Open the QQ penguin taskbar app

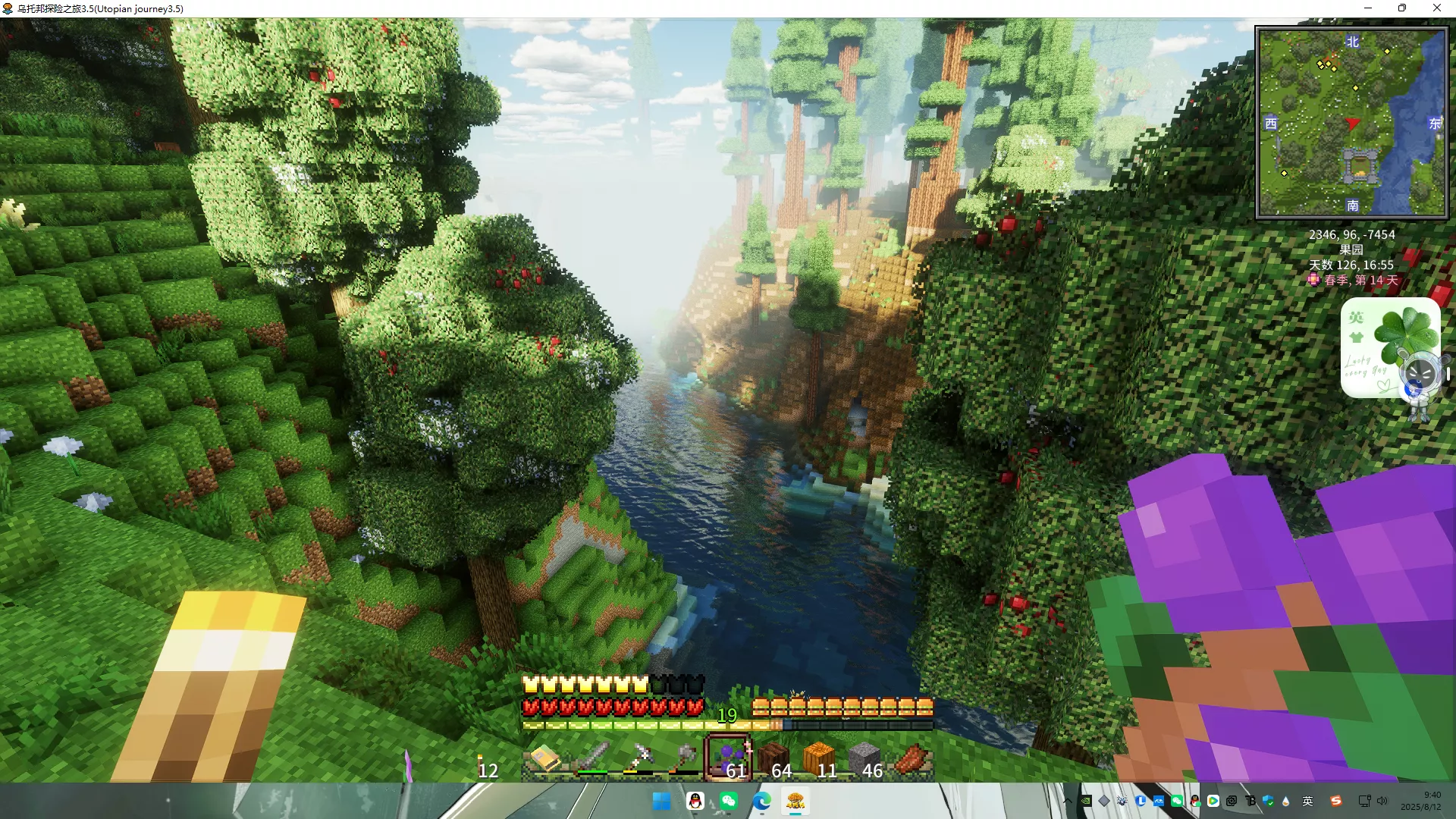click(x=695, y=801)
